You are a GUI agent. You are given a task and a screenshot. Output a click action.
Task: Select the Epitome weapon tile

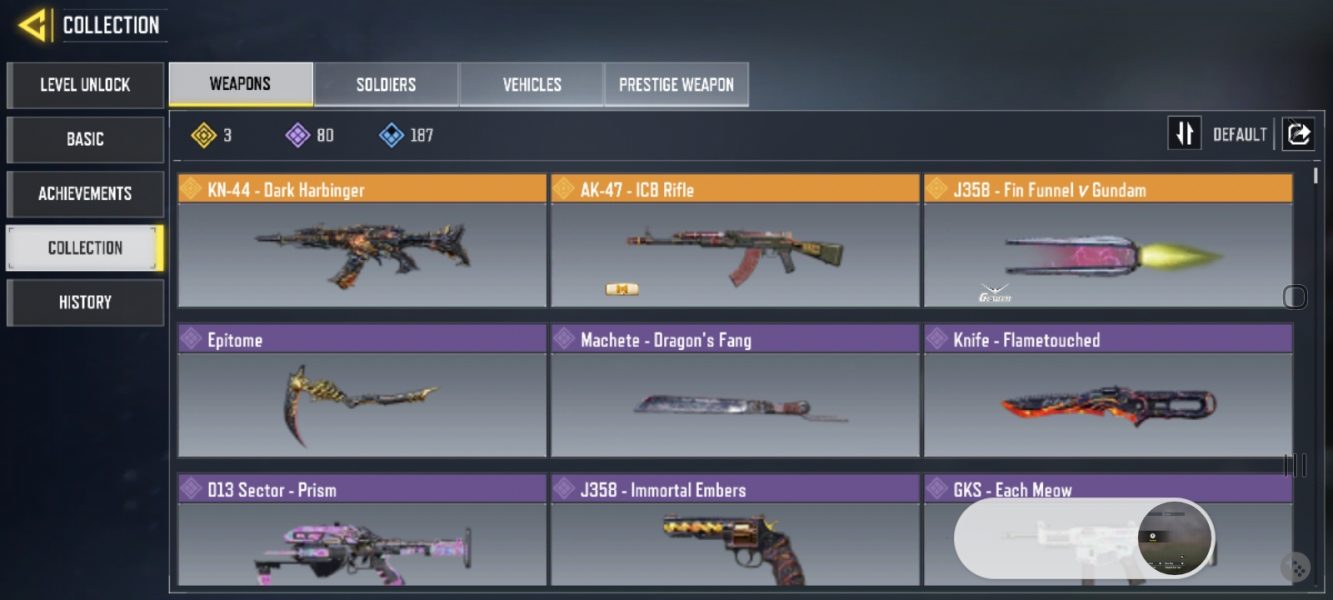point(362,391)
